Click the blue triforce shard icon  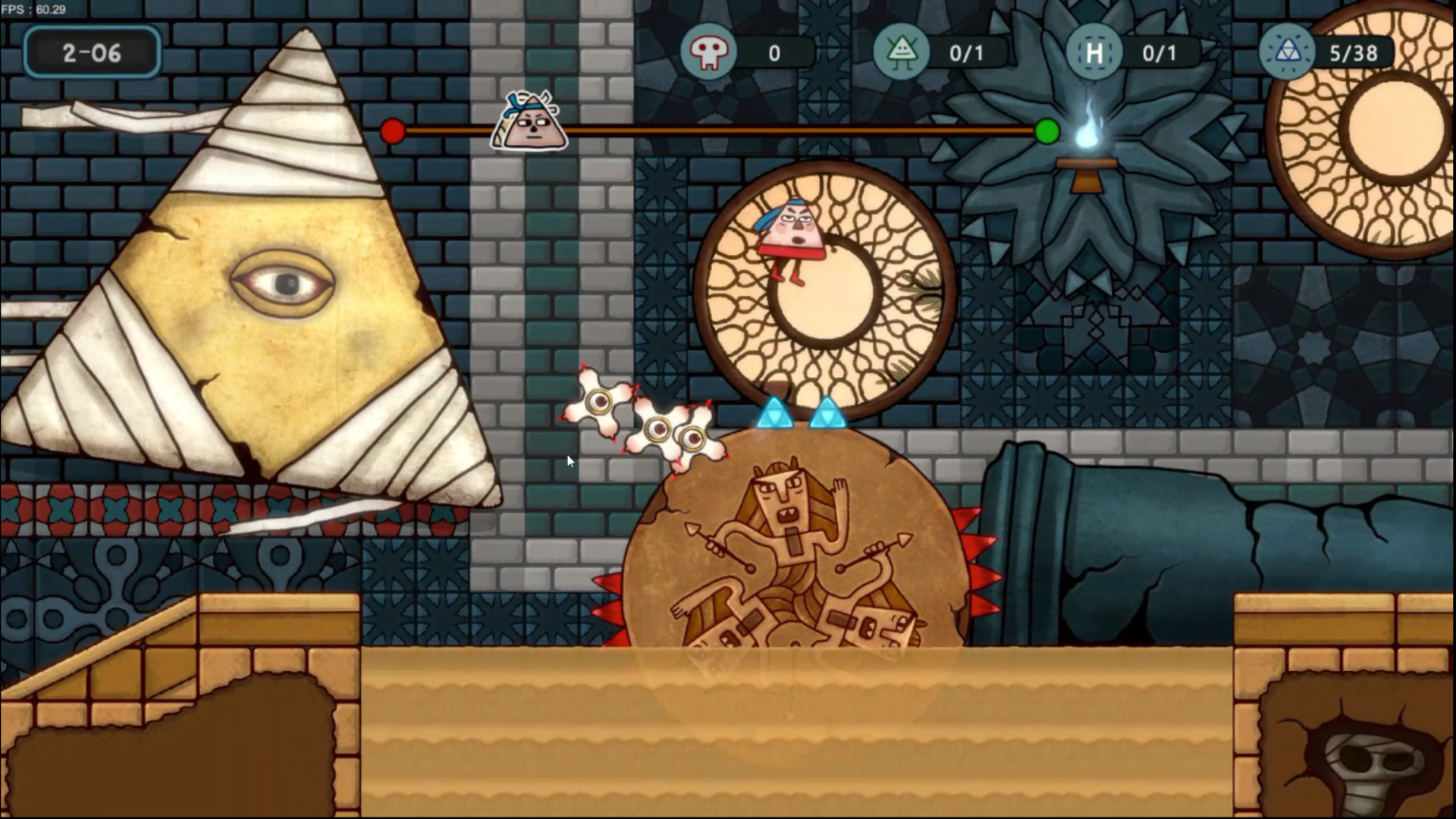point(1287,50)
